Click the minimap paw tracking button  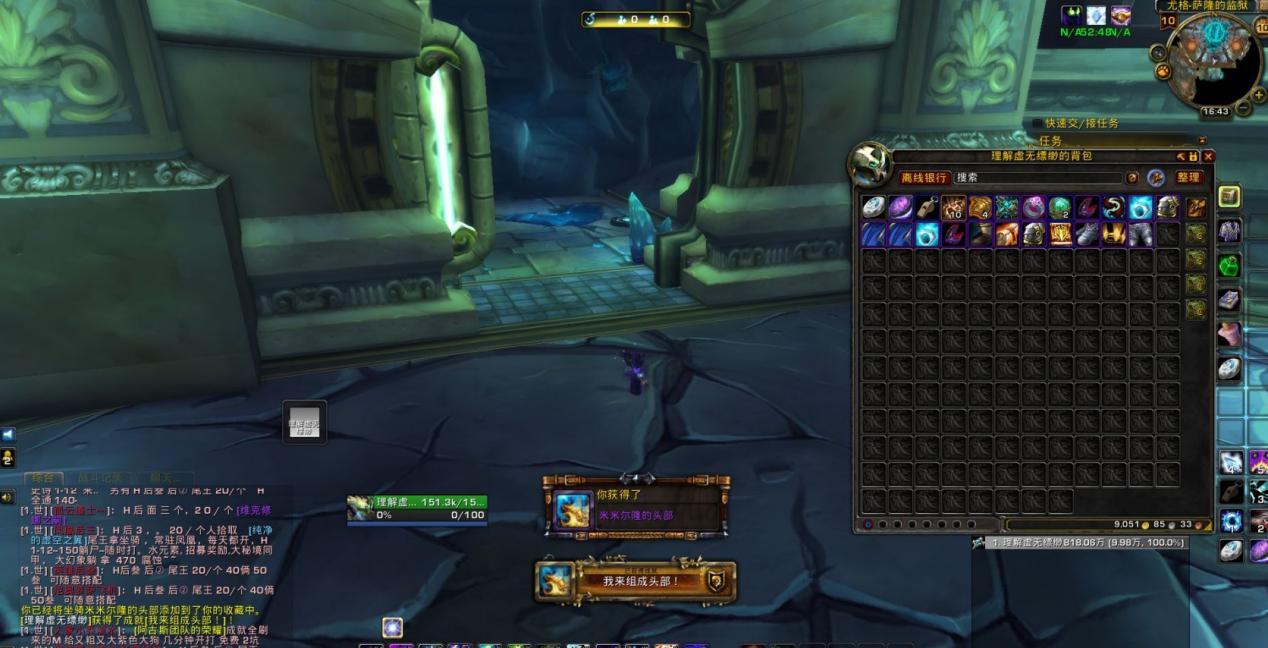pos(1163,72)
